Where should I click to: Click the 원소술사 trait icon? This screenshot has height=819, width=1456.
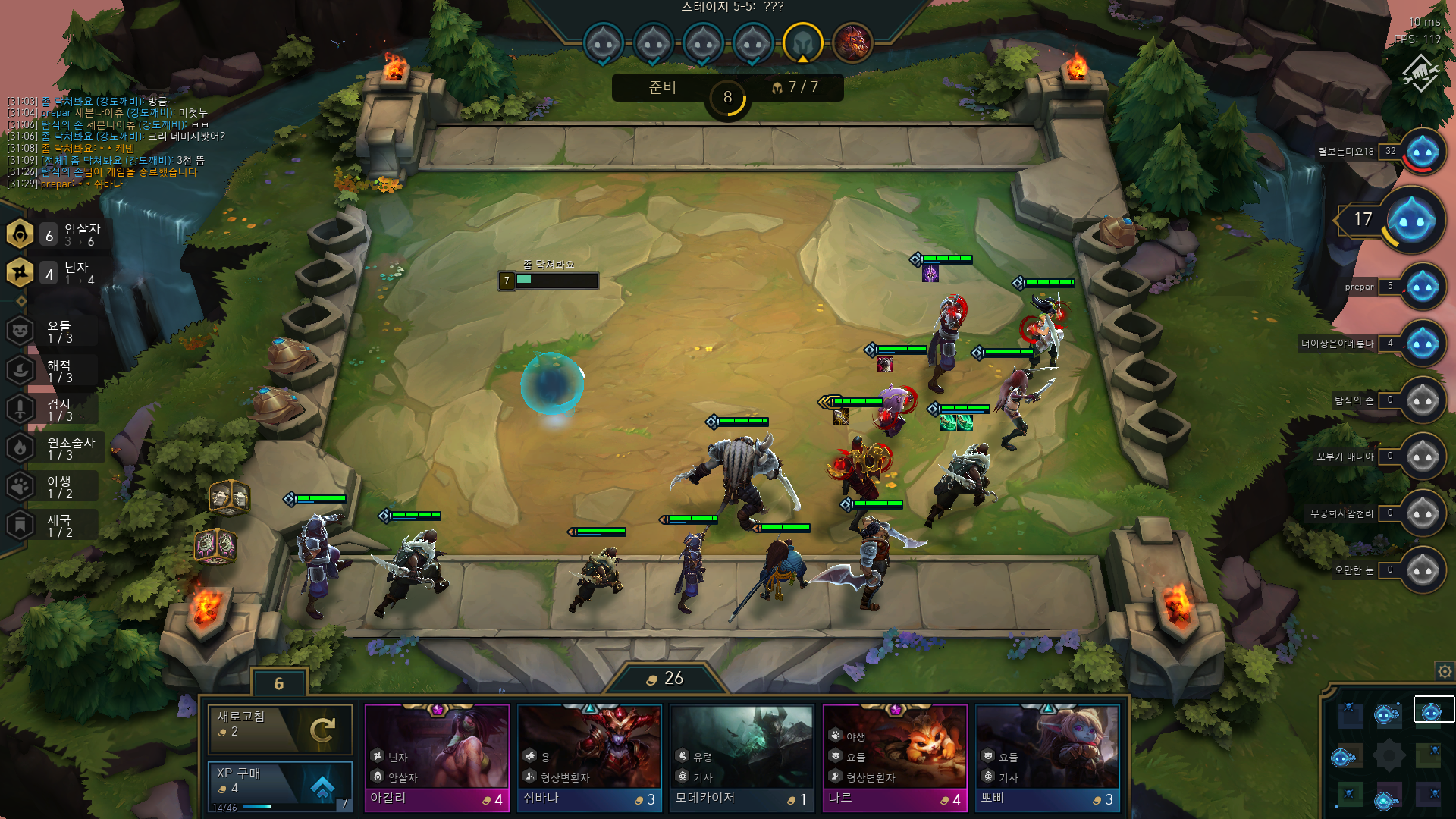click(x=18, y=447)
